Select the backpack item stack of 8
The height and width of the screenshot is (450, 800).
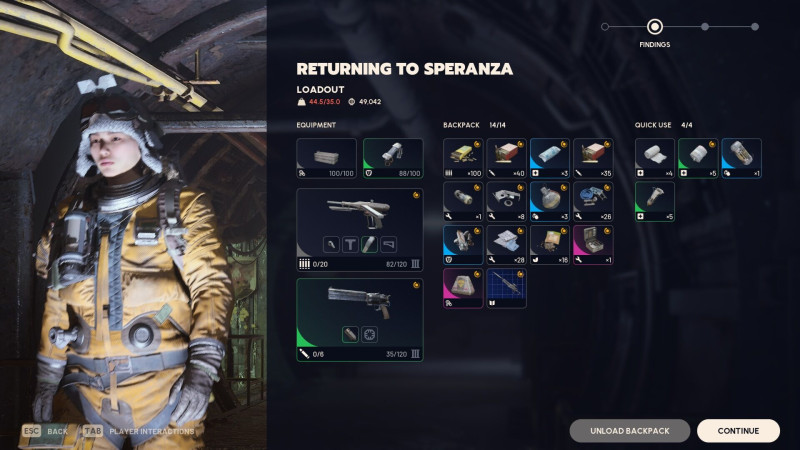[x=506, y=201]
